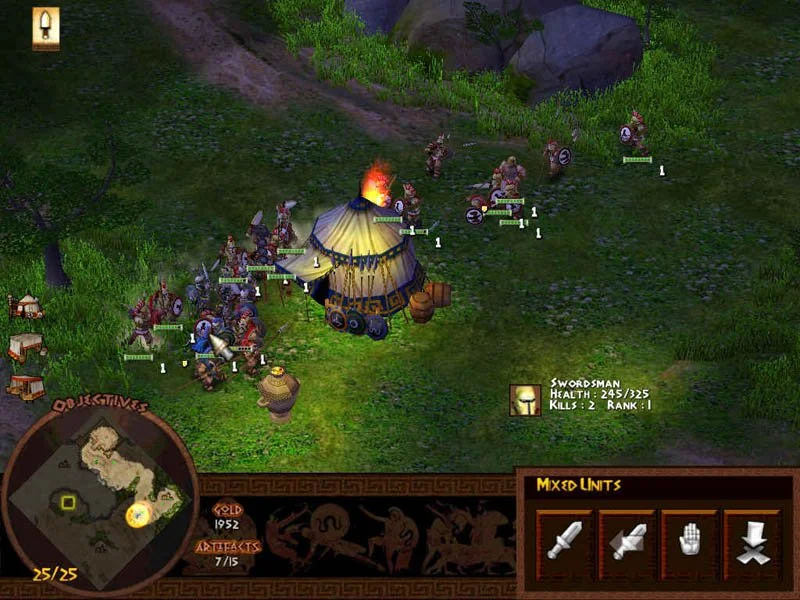This screenshot has height=600, width=800.
Task: Select the sword-with-arrow attack-move command
Action: tap(628, 540)
